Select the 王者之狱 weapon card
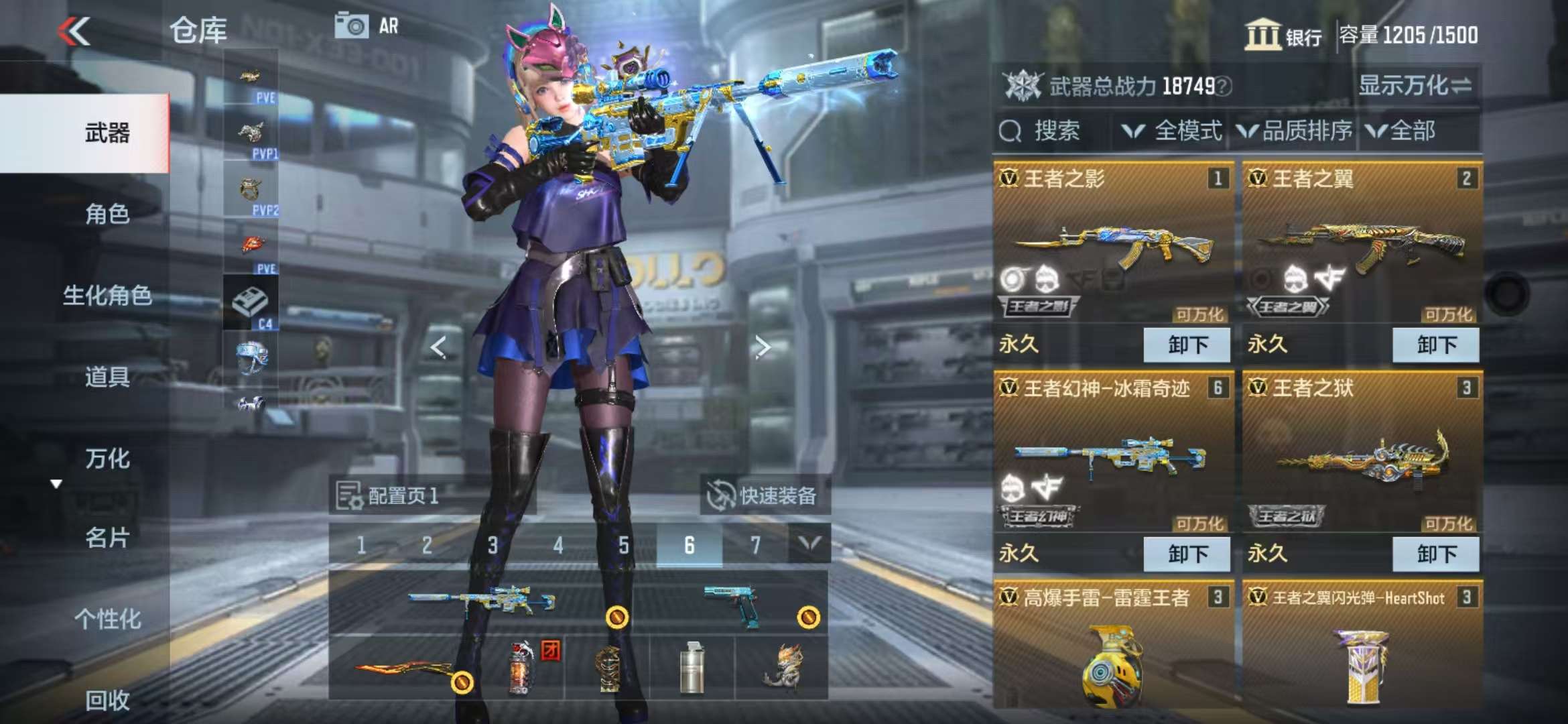 pyautogui.click(x=1362, y=456)
